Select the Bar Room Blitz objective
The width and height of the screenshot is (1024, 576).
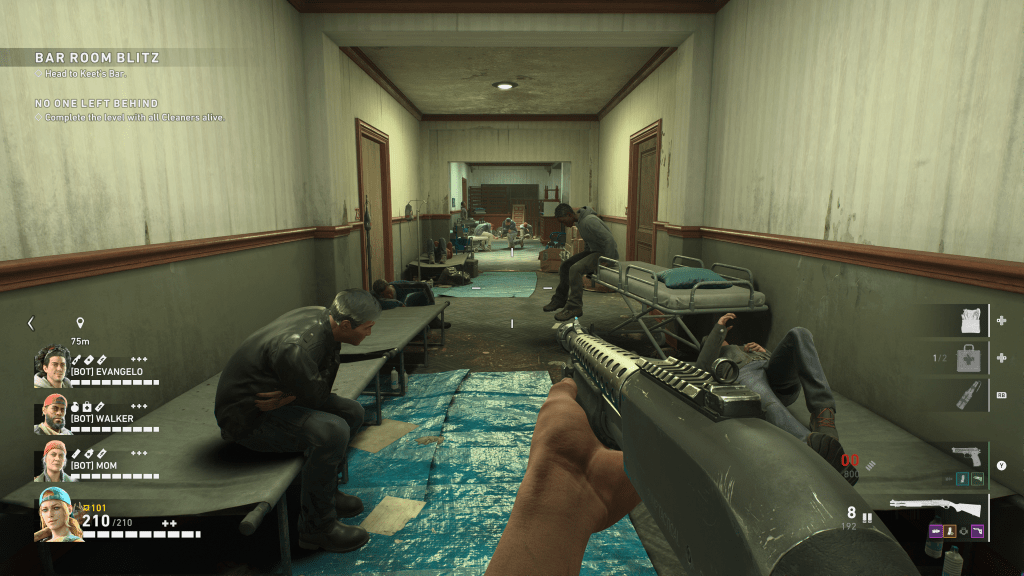pos(97,58)
